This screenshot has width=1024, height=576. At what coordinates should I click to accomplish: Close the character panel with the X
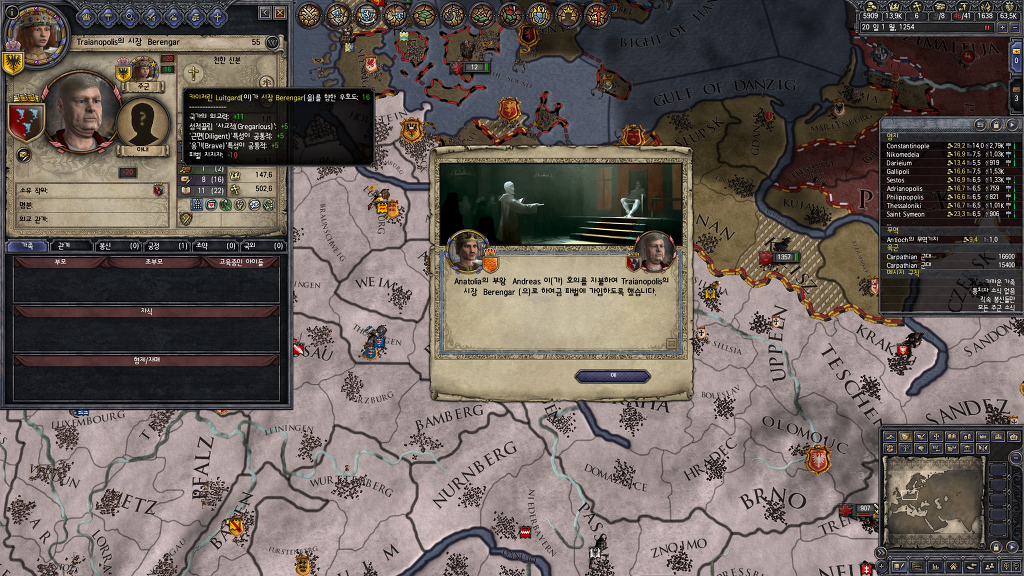281,13
